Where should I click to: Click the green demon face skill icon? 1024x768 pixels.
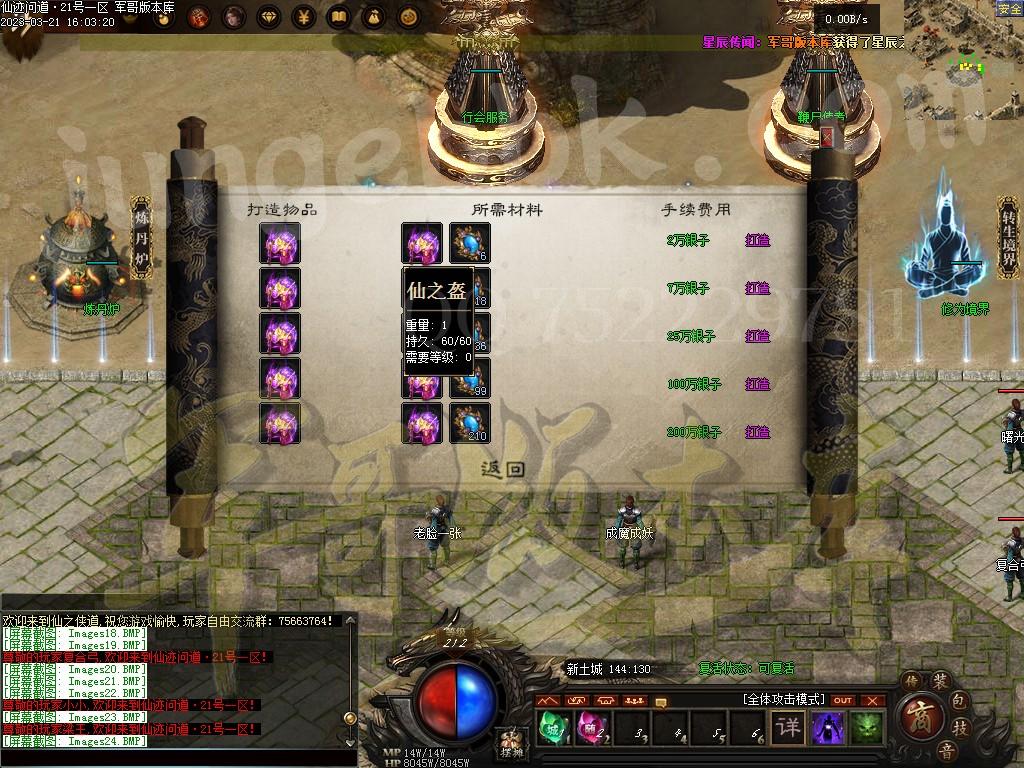click(866, 727)
